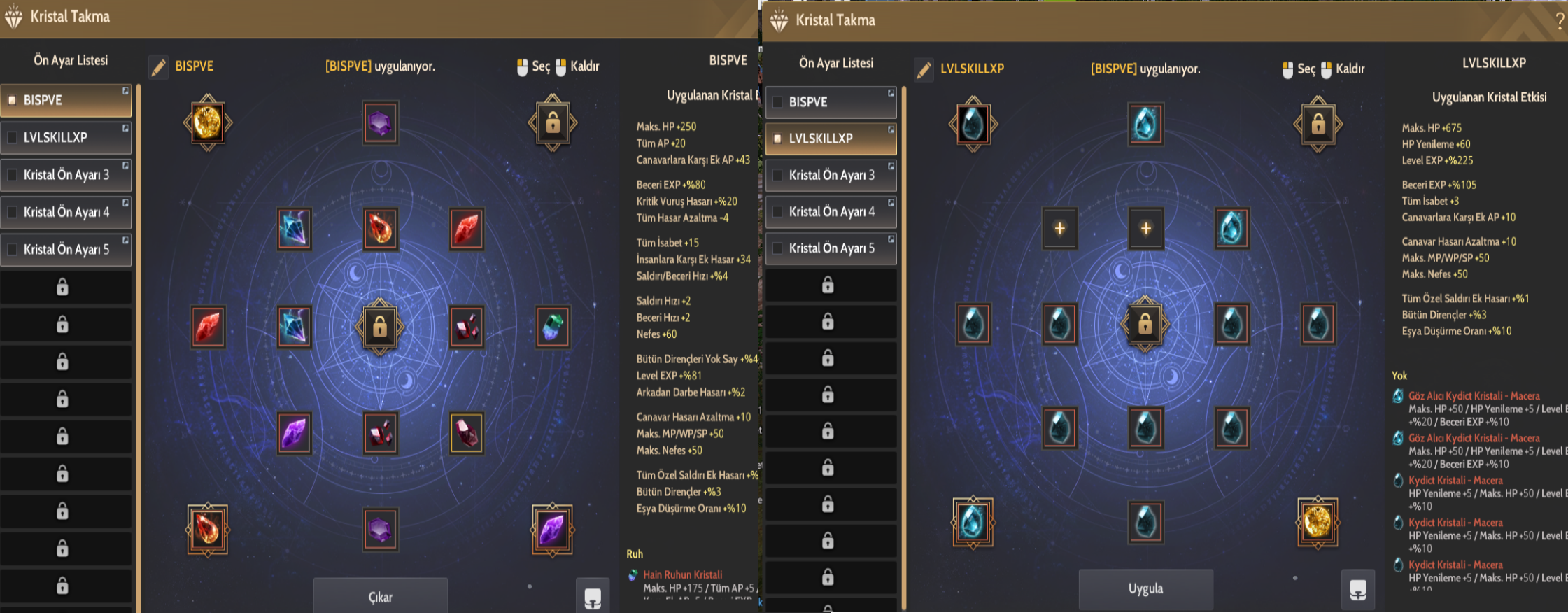Viewport: 1568px width, 615px height.
Task: Click the locked center crystal socket
Action: tap(380, 327)
